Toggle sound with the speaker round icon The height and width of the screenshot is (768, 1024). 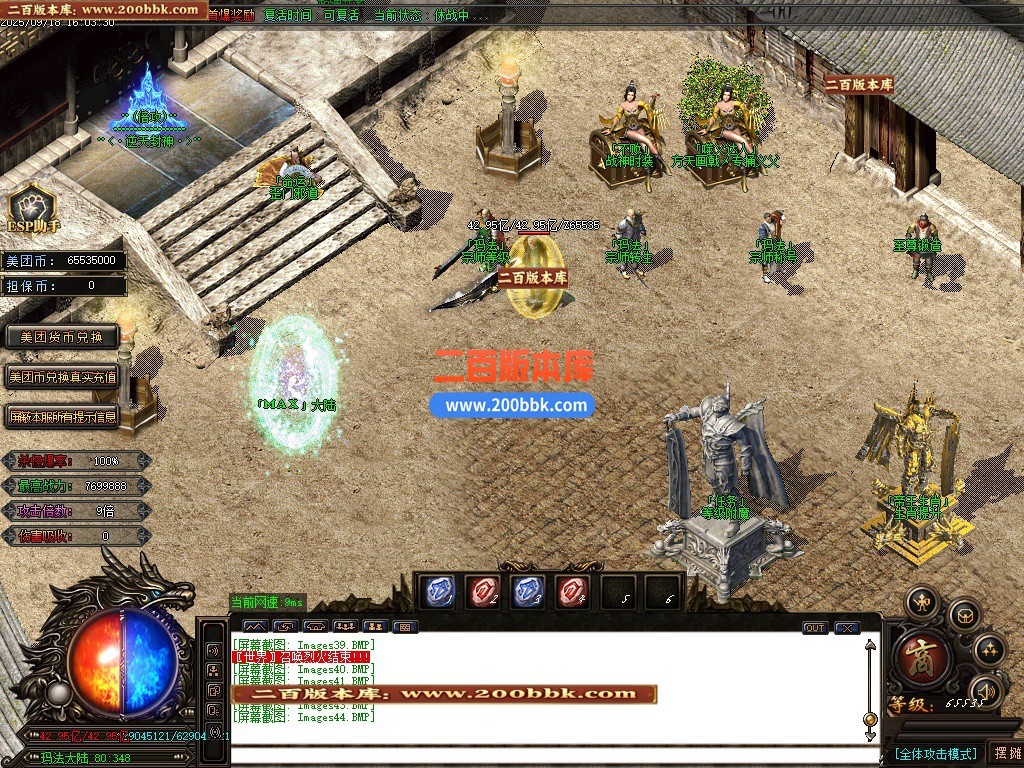pos(986,691)
